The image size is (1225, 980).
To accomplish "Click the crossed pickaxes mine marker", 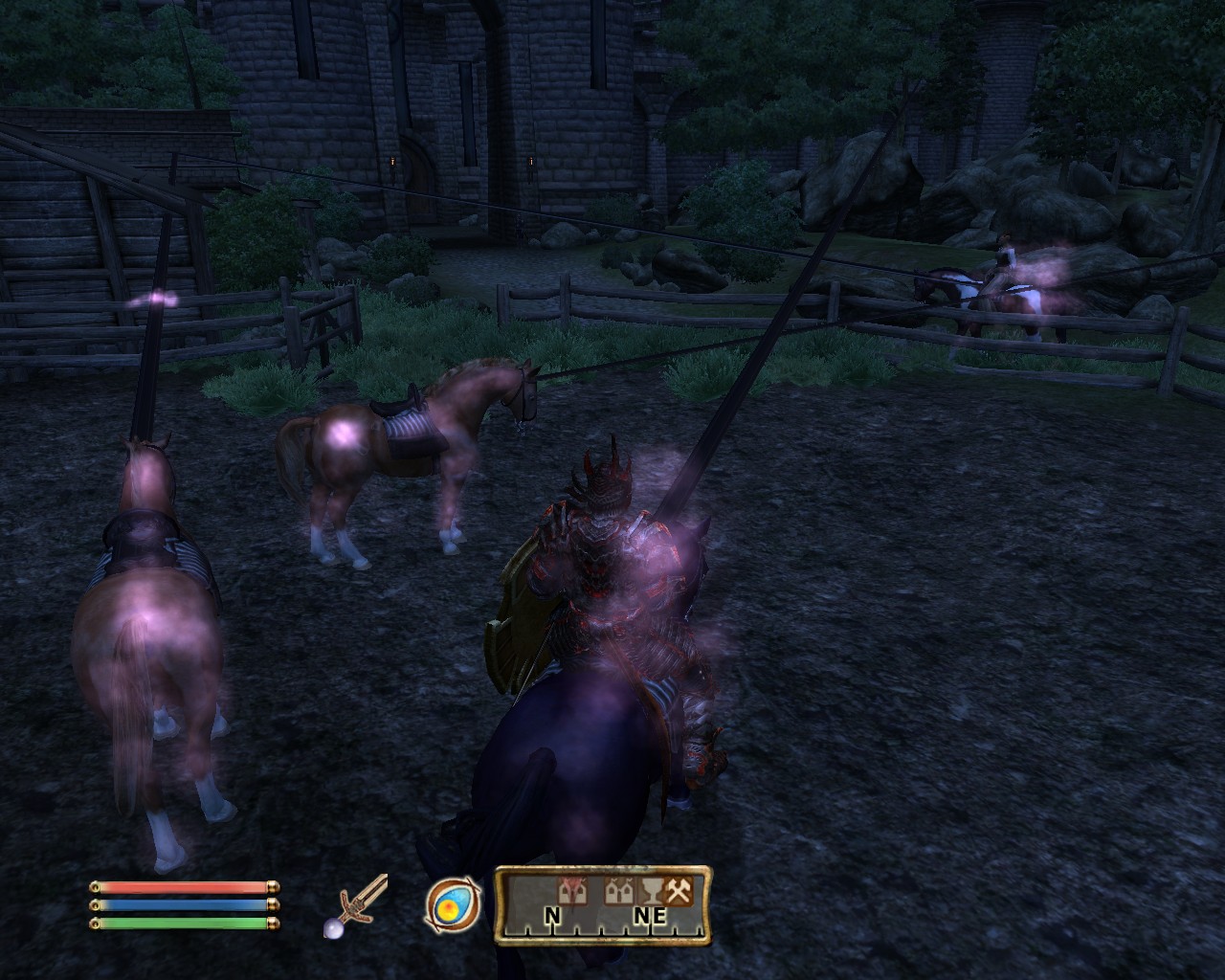I will pos(679,892).
